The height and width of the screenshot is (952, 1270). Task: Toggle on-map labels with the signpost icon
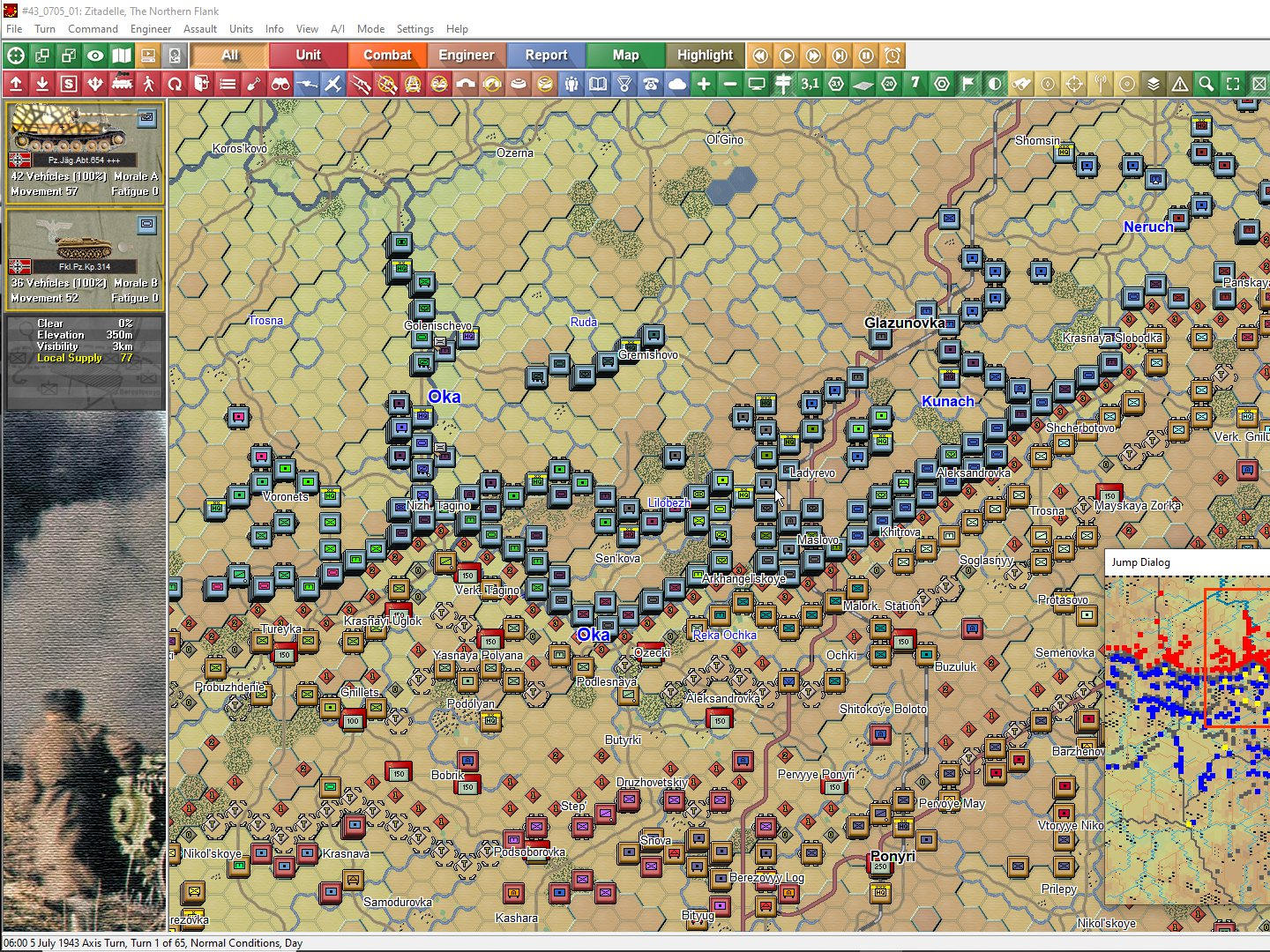click(x=784, y=84)
